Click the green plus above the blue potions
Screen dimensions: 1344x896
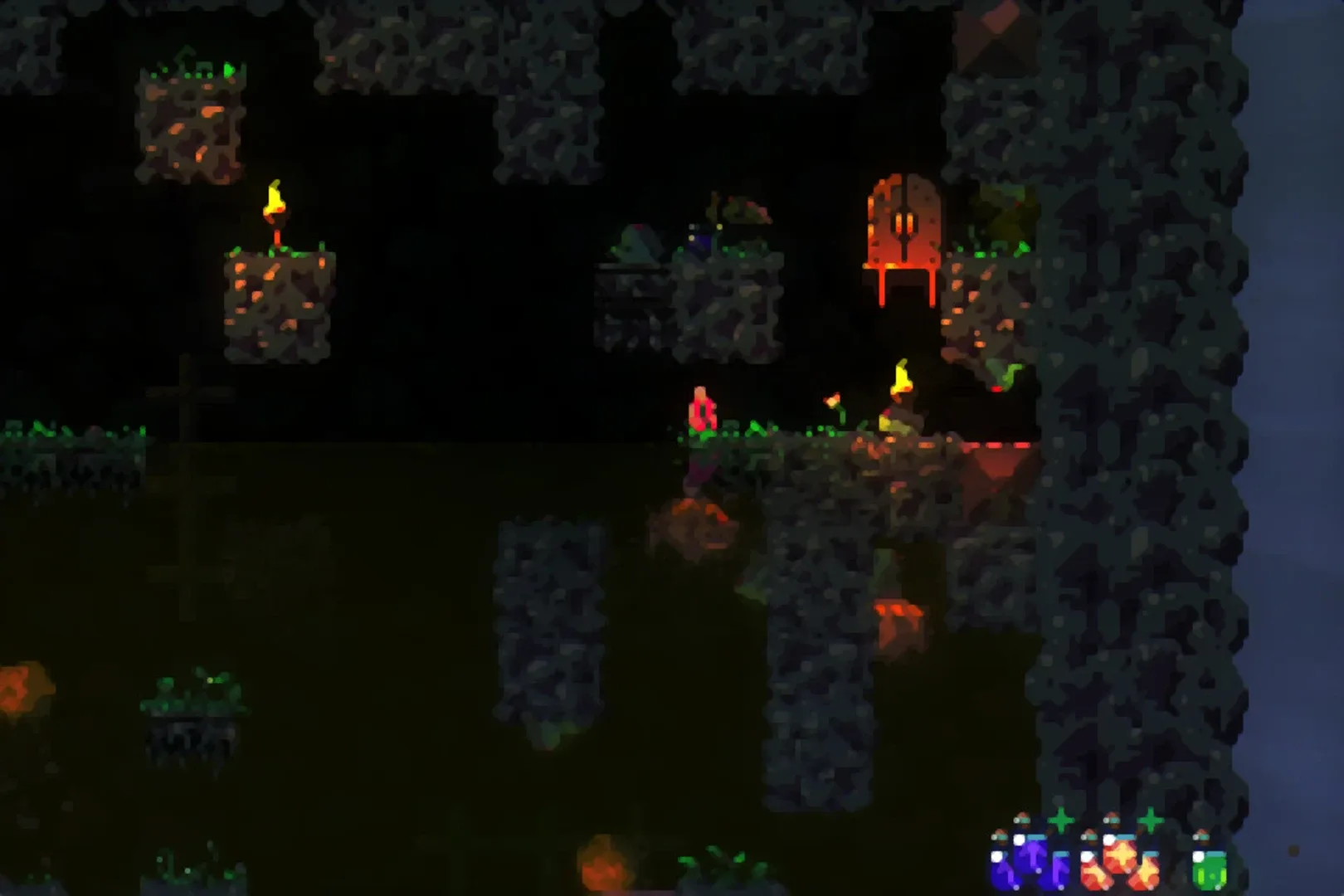(x=1061, y=821)
